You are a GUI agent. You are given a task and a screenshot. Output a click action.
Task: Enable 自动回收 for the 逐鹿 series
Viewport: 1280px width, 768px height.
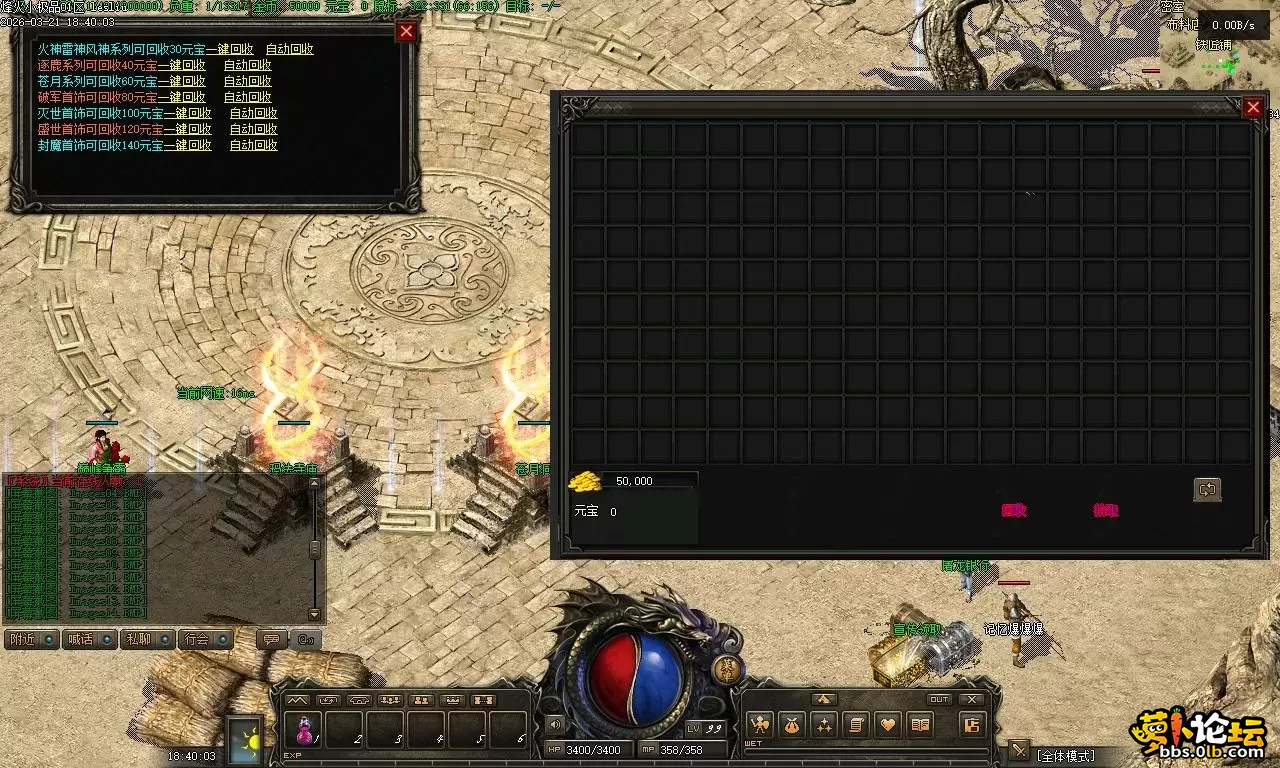(x=247, y=65)
